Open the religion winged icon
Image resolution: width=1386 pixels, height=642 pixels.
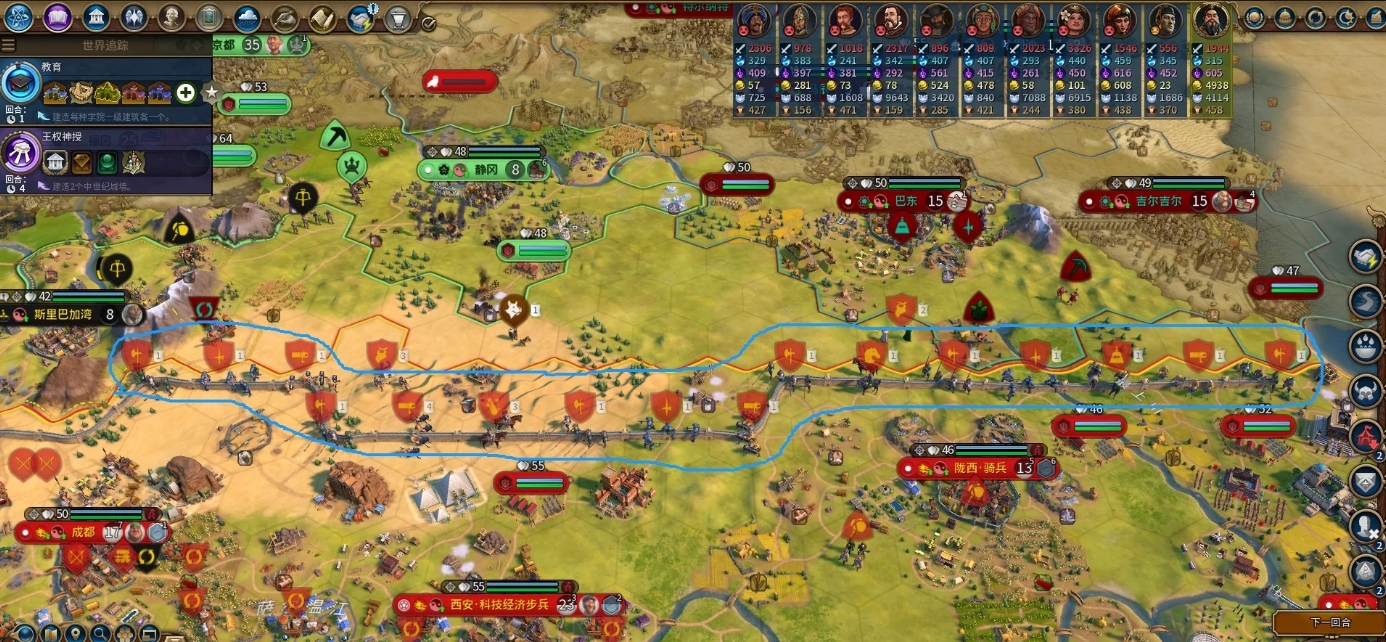[134, 17]
